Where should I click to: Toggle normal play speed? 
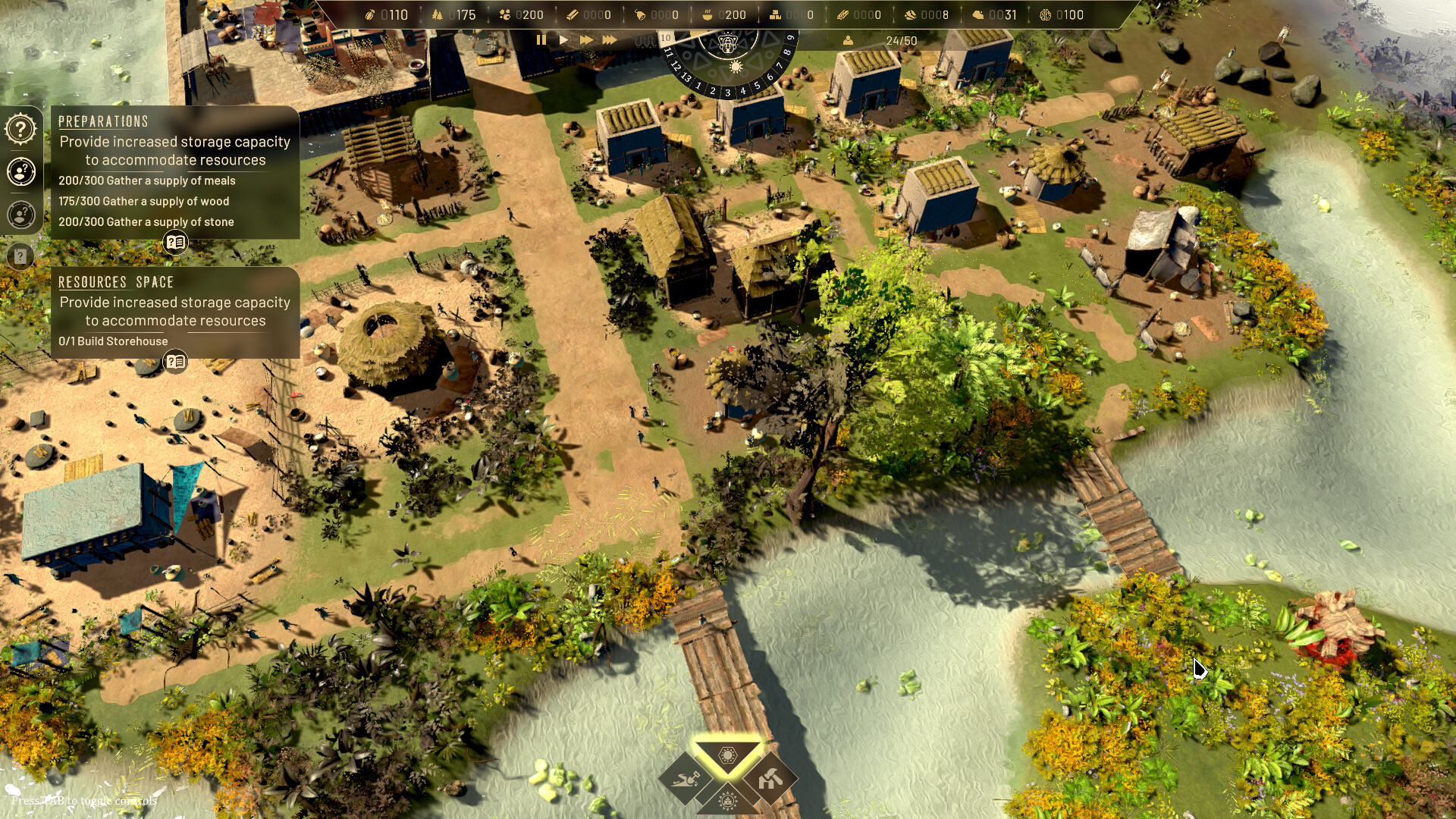pyautogui.click(x=564, y=40)
